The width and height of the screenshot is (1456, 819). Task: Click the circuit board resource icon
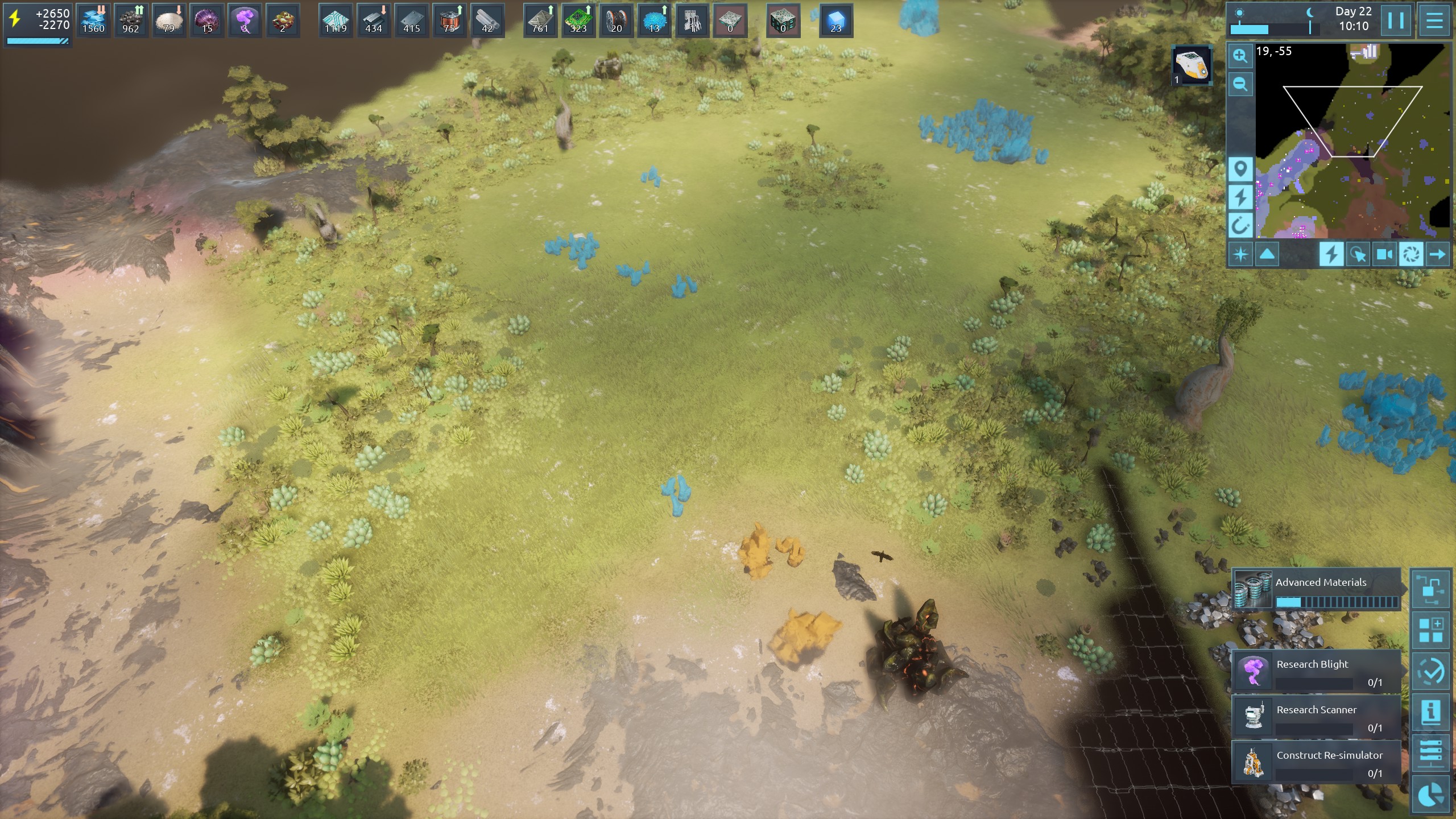[578, 20]
